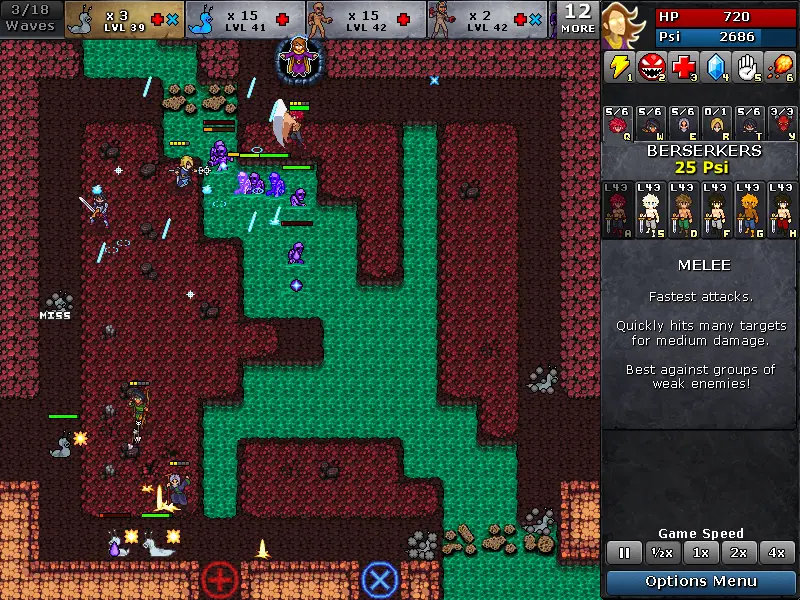Select the red dragon class with 3/3
Viewport: 800px width, 600px height.
click(782, 123)
